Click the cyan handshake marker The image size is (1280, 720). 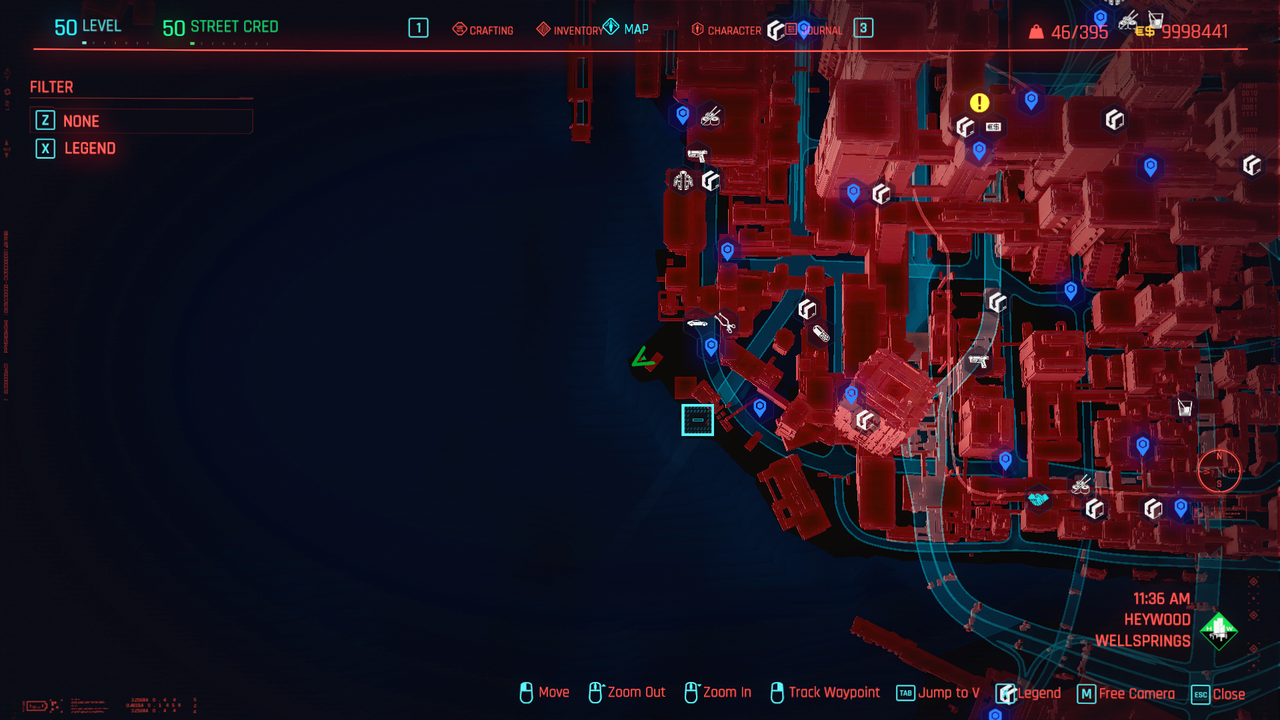pos(1038,497)
